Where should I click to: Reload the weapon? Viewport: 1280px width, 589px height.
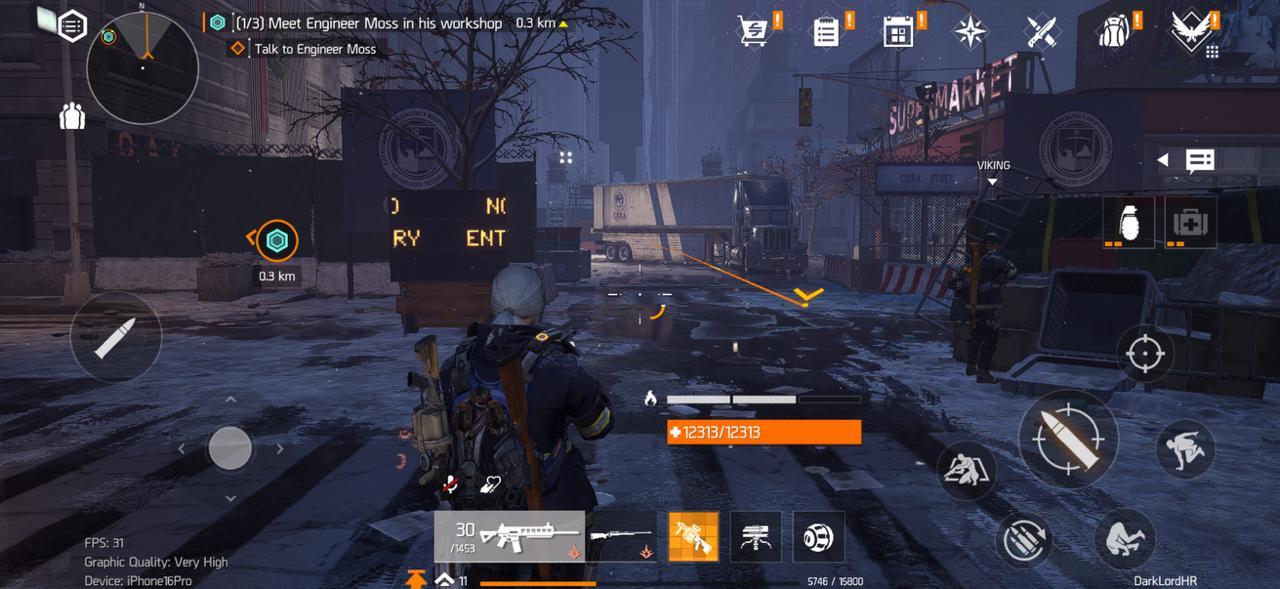coord(1024,542)
